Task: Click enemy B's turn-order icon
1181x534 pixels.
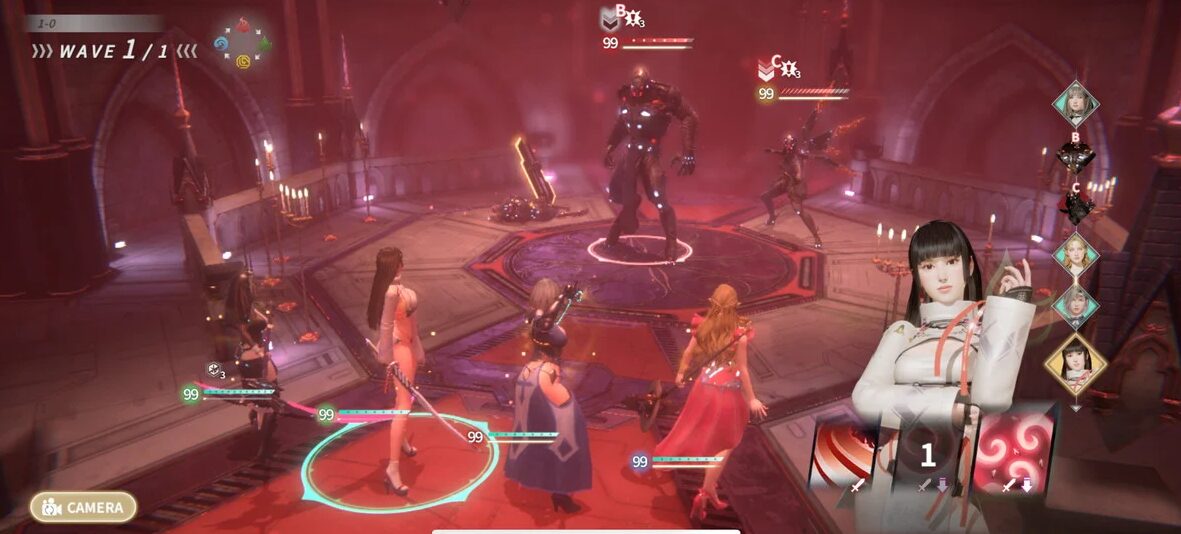Action: tap(1076, 157)
